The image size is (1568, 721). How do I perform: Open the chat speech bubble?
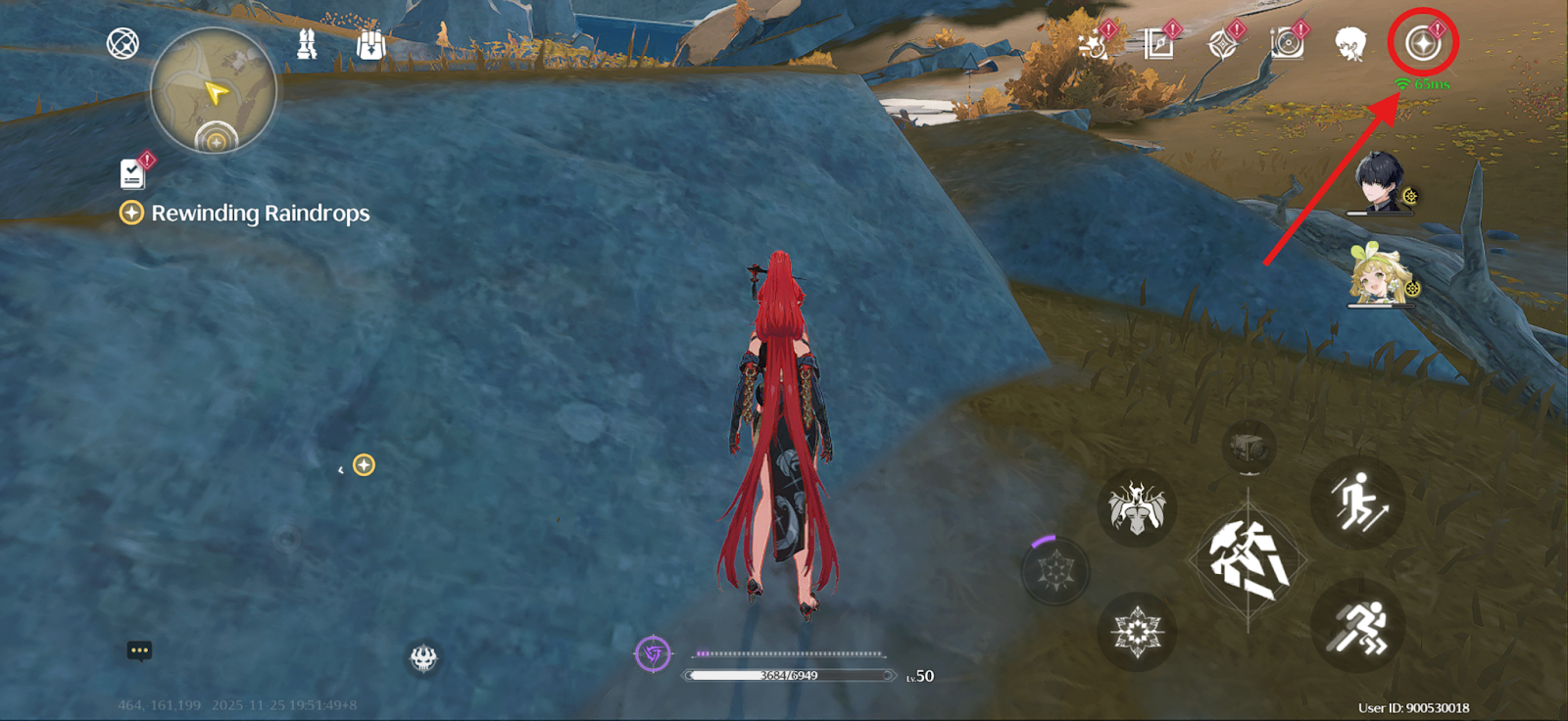click(139, 650)
